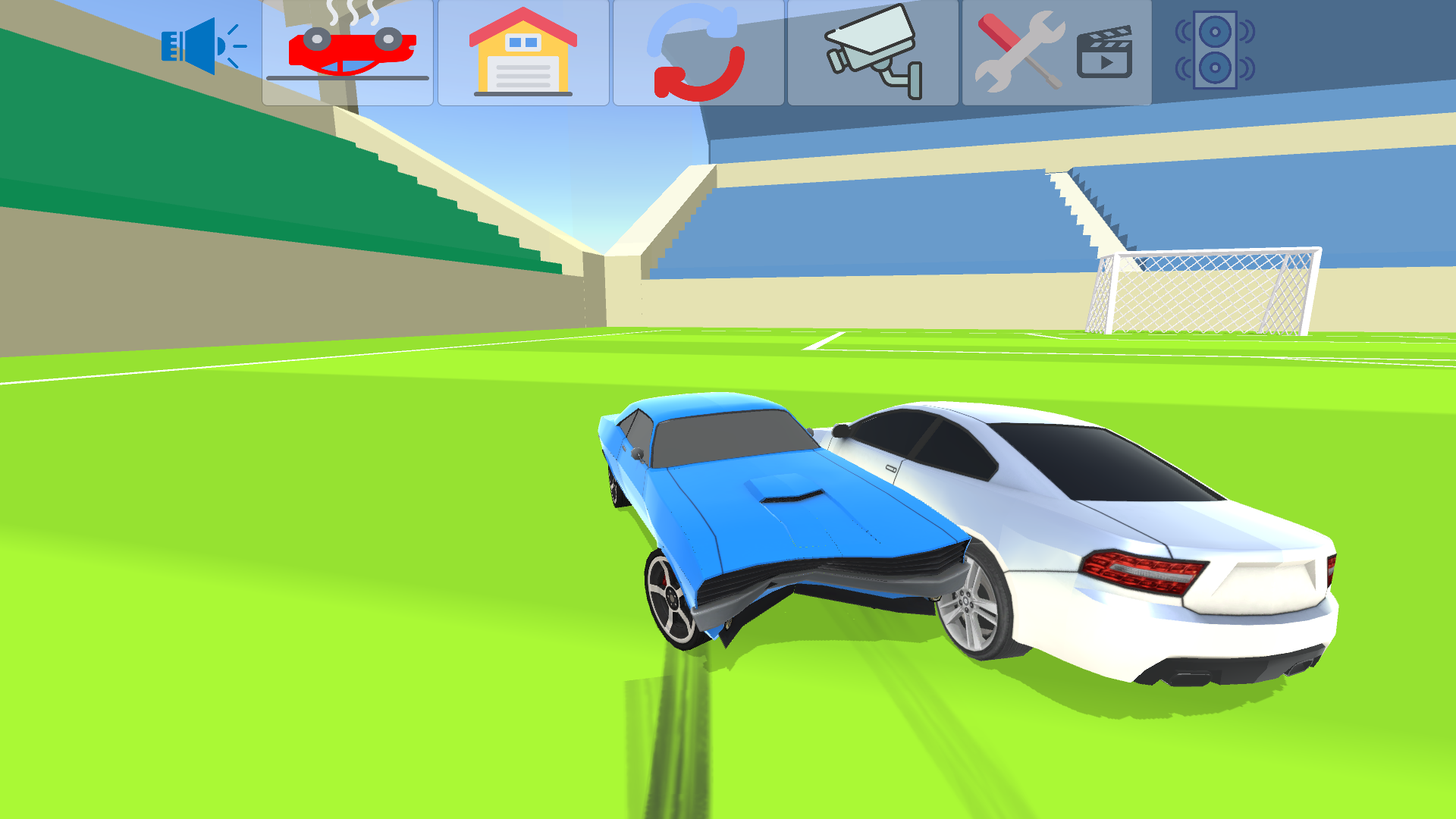Open the repair tools menu
1456x819 pixels.
1020,53
